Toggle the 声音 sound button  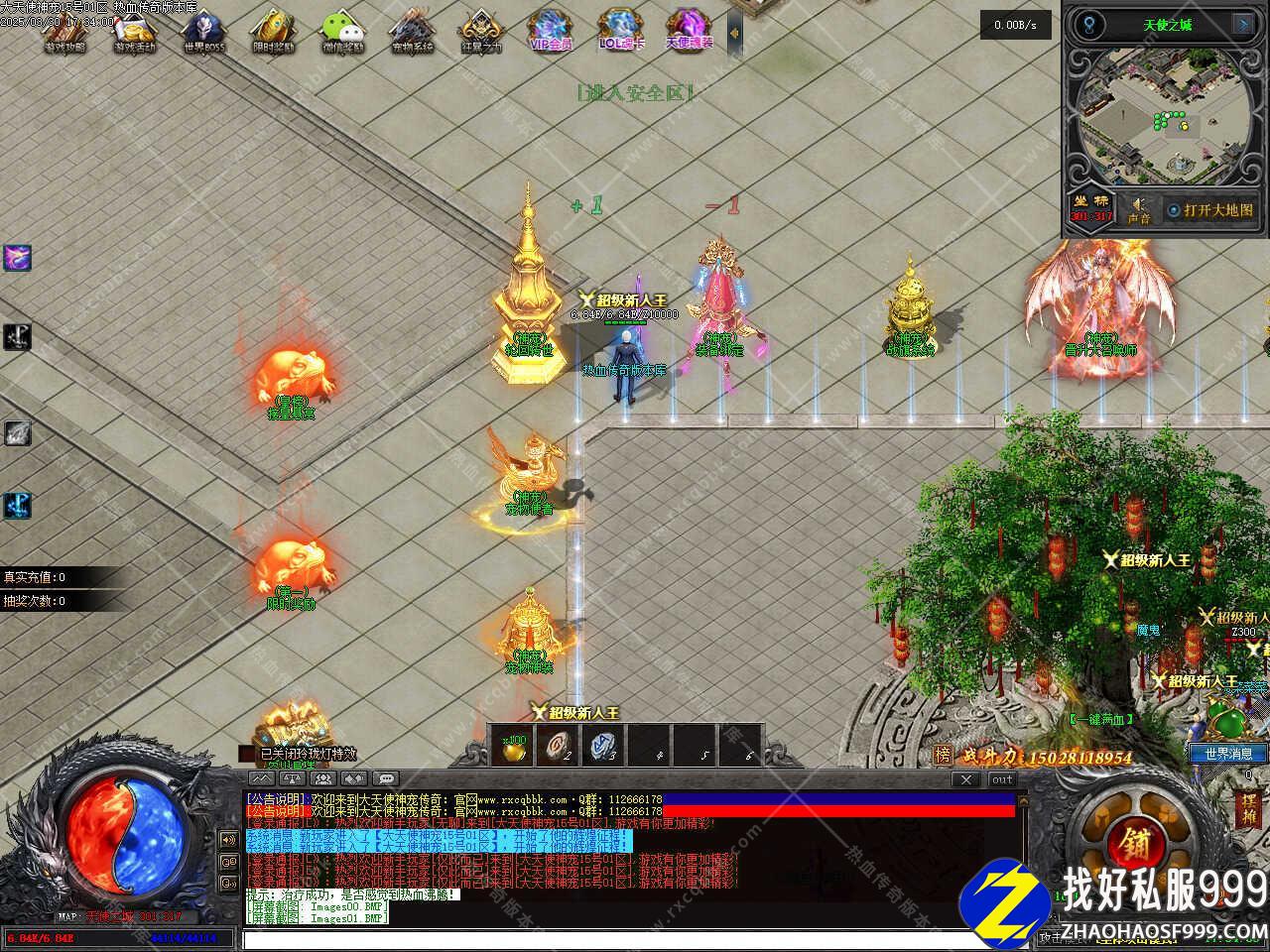(1138, 209)
